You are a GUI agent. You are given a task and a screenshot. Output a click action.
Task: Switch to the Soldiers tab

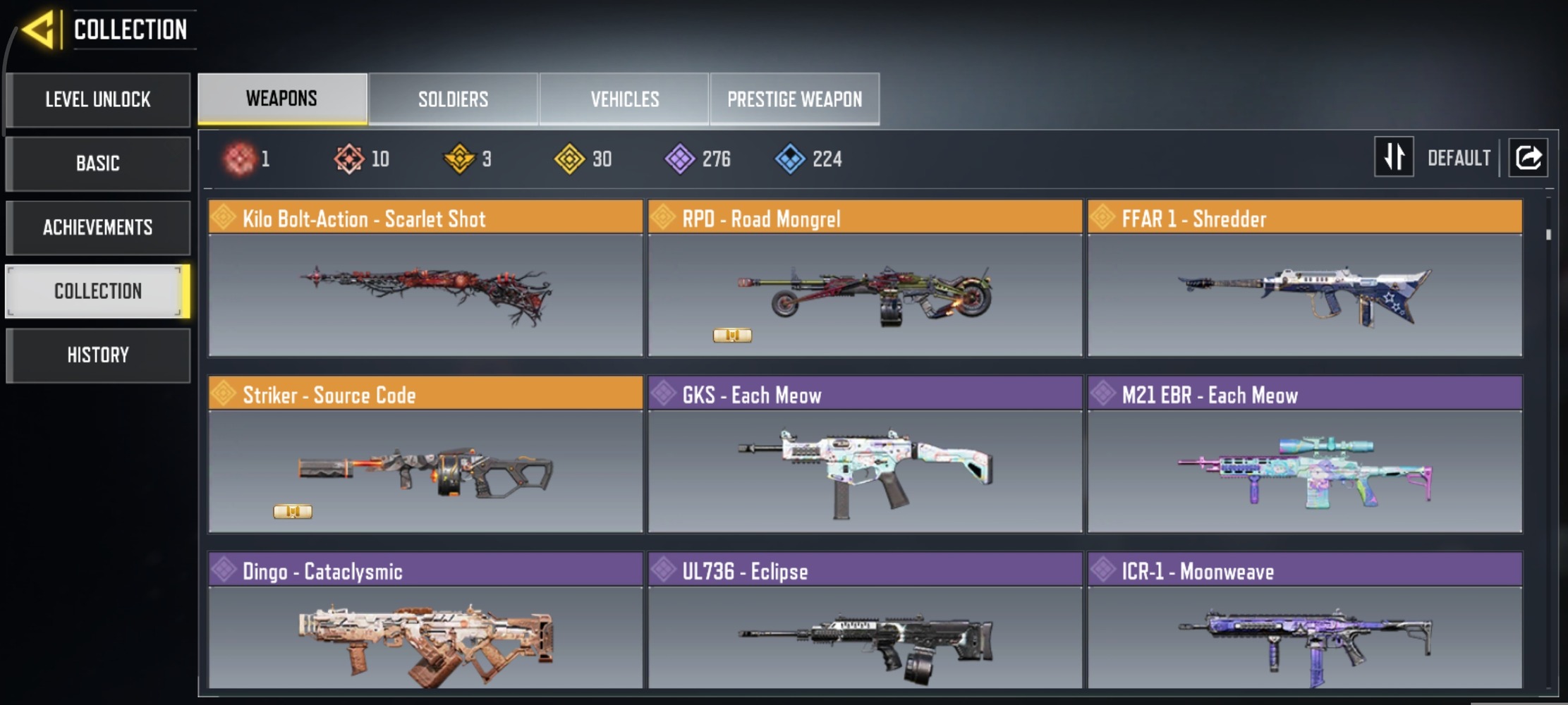453,99
